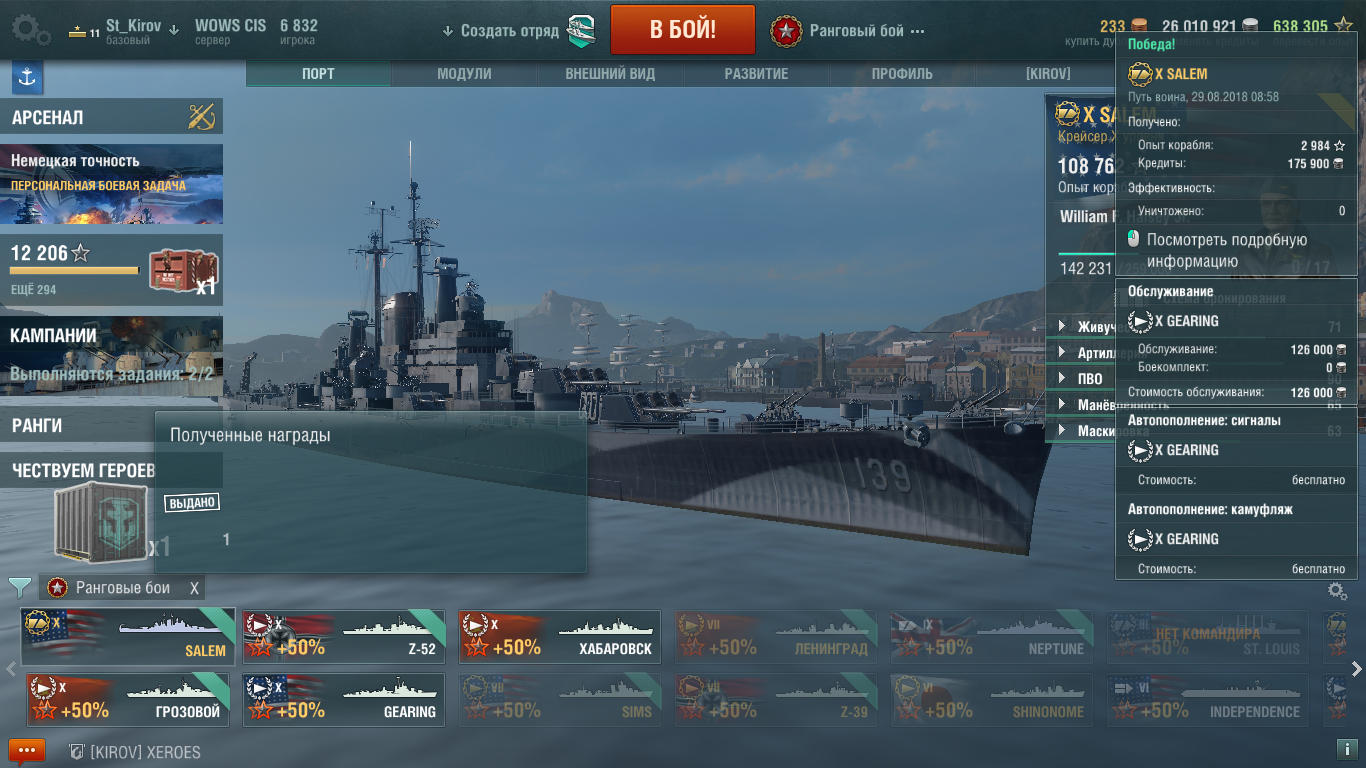Start battle with the В БОЙ! button
Image resolution: width=1366 pixels, height=768 pixels.
(x=682, y=30)
